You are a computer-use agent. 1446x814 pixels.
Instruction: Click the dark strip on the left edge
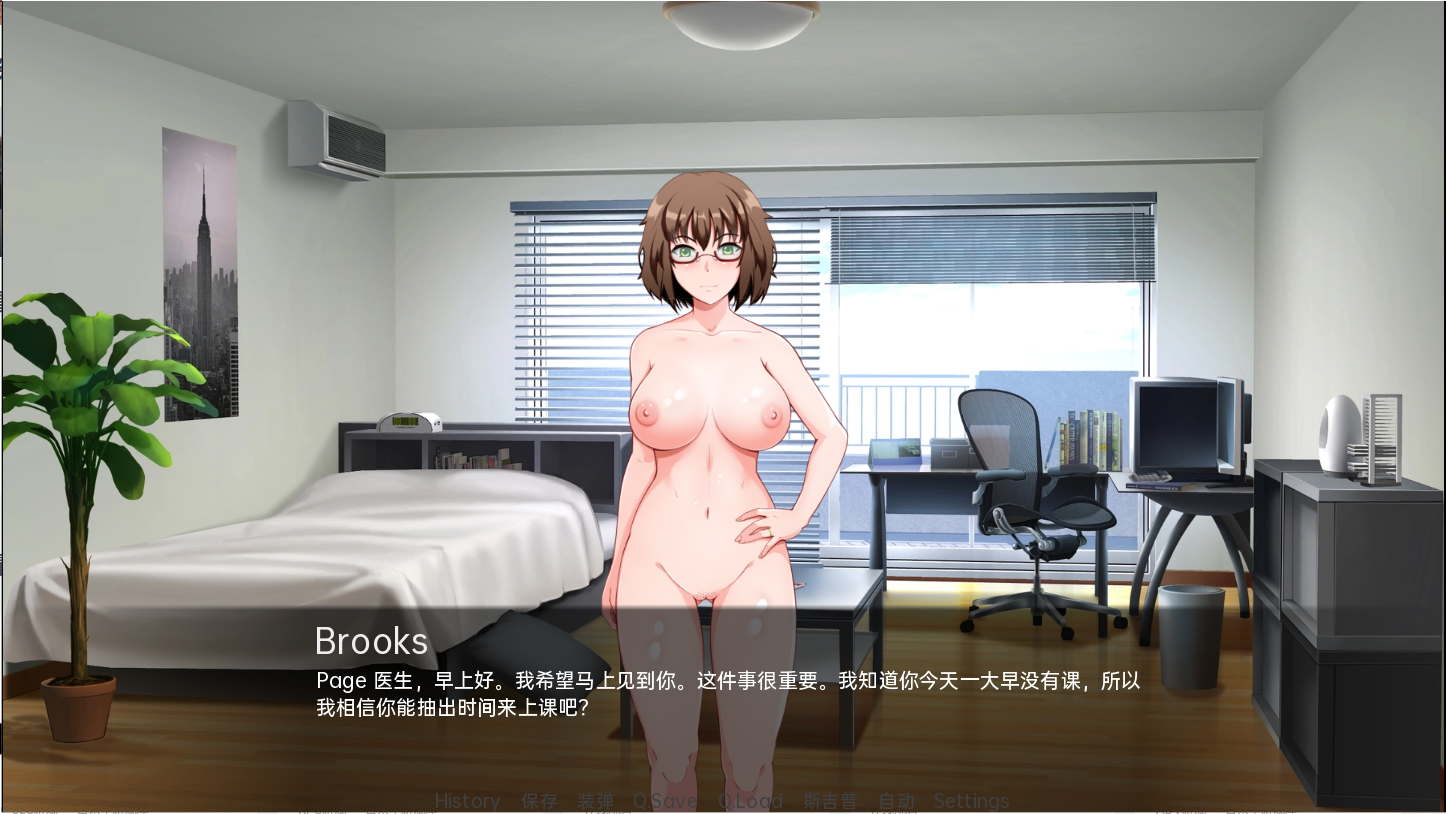click(x=4, y=400)
